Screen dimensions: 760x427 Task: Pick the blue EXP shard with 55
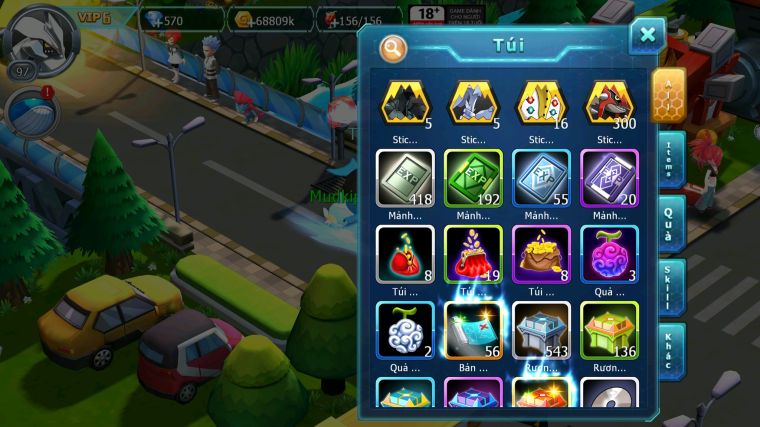click(541, 179)
